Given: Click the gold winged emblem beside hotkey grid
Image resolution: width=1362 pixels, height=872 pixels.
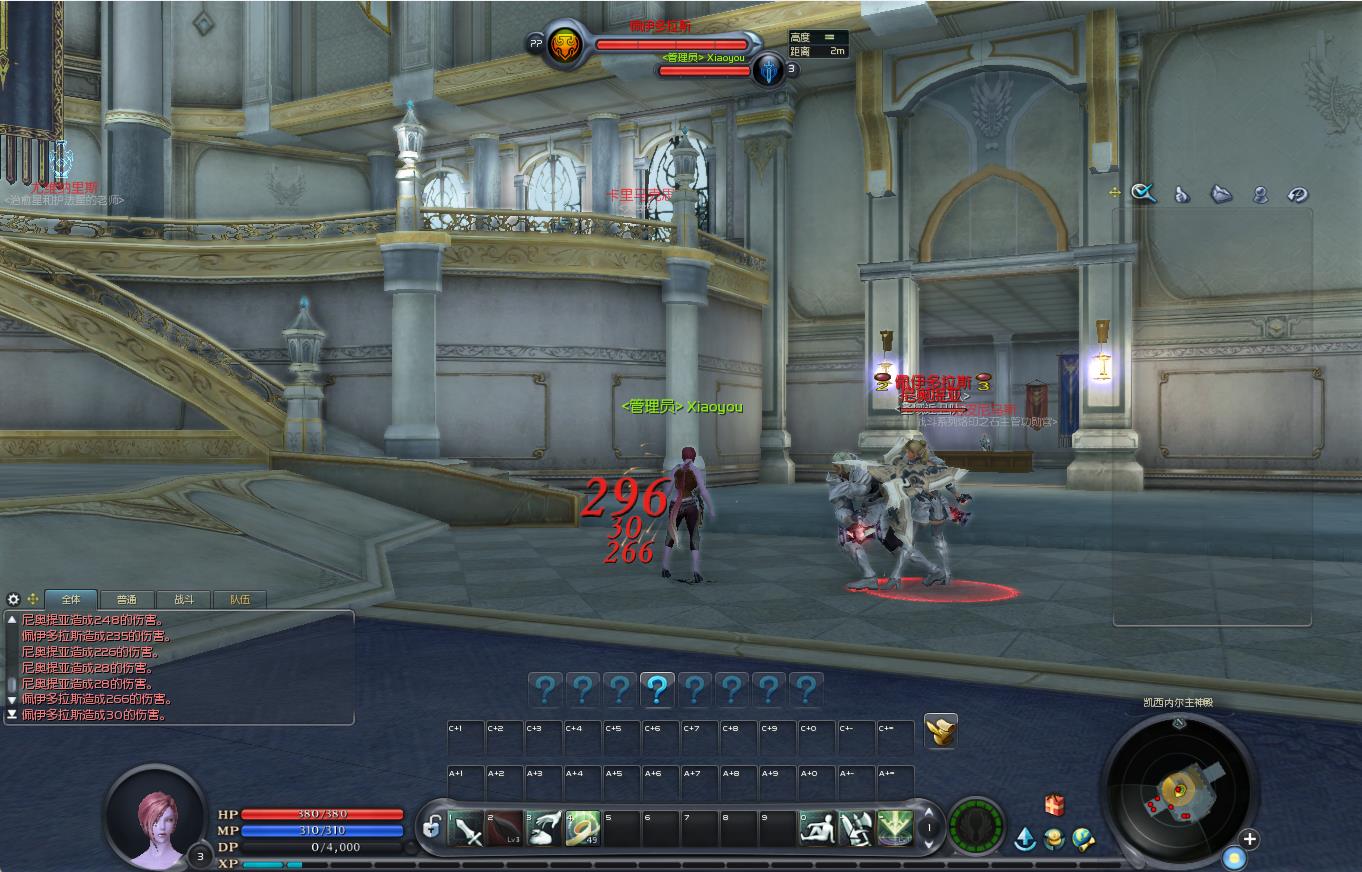Looking at the screenshot, I should pyautogui.click(x=940, y=731).
